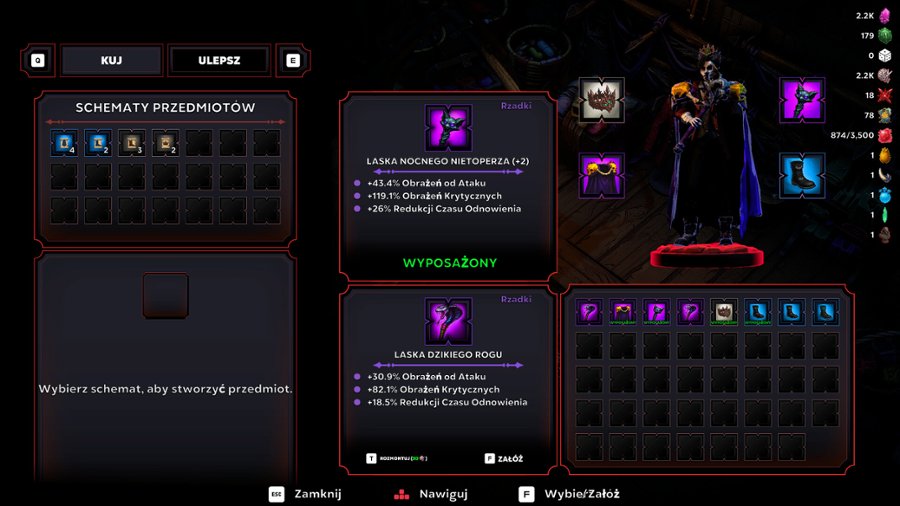The width and height of the screenshot is (900, 506).
Task: Select the equipped-labeled staff in the inventory grid
Action: pyautogui.click(x=658, y=313)
